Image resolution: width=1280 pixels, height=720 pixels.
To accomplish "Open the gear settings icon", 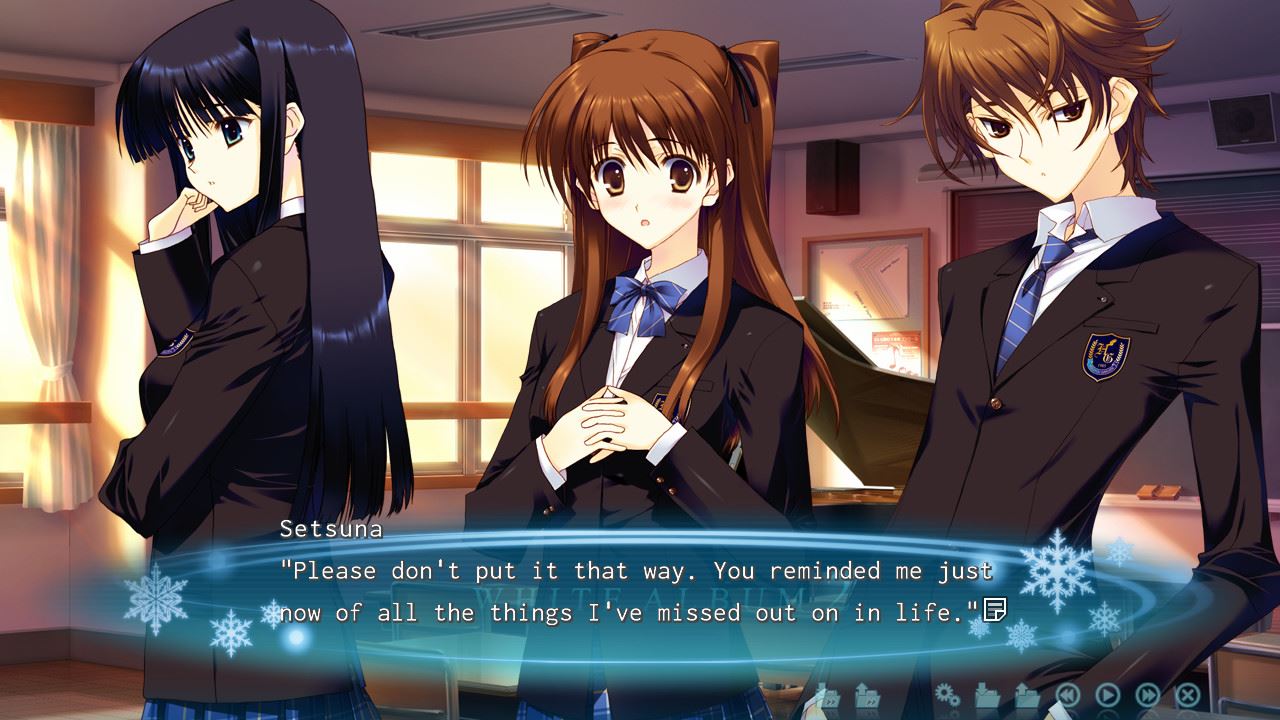I will (x=946, y=693).
